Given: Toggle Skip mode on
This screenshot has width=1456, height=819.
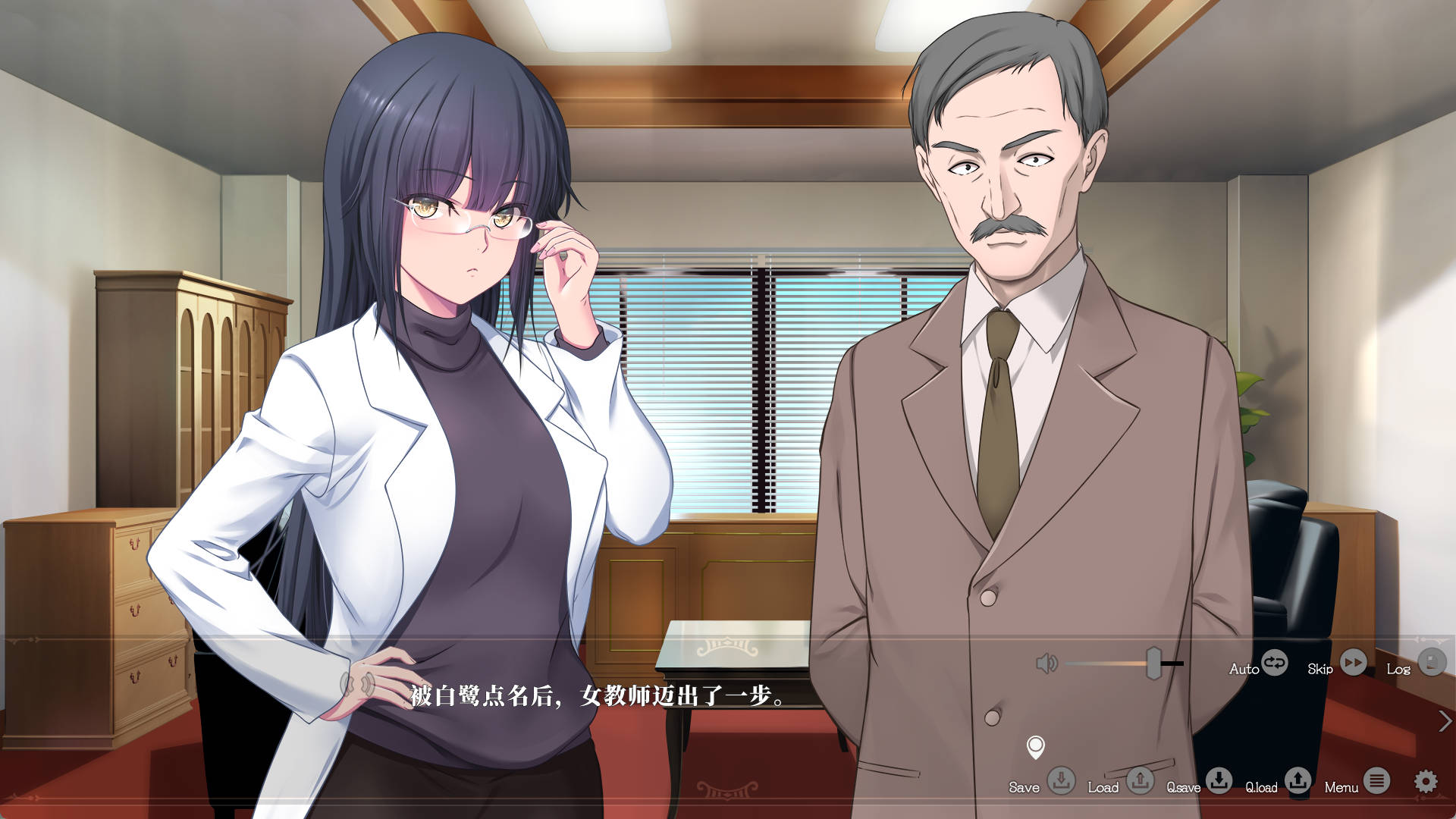Looking at the screenshot, I should tap(1322, 669).
